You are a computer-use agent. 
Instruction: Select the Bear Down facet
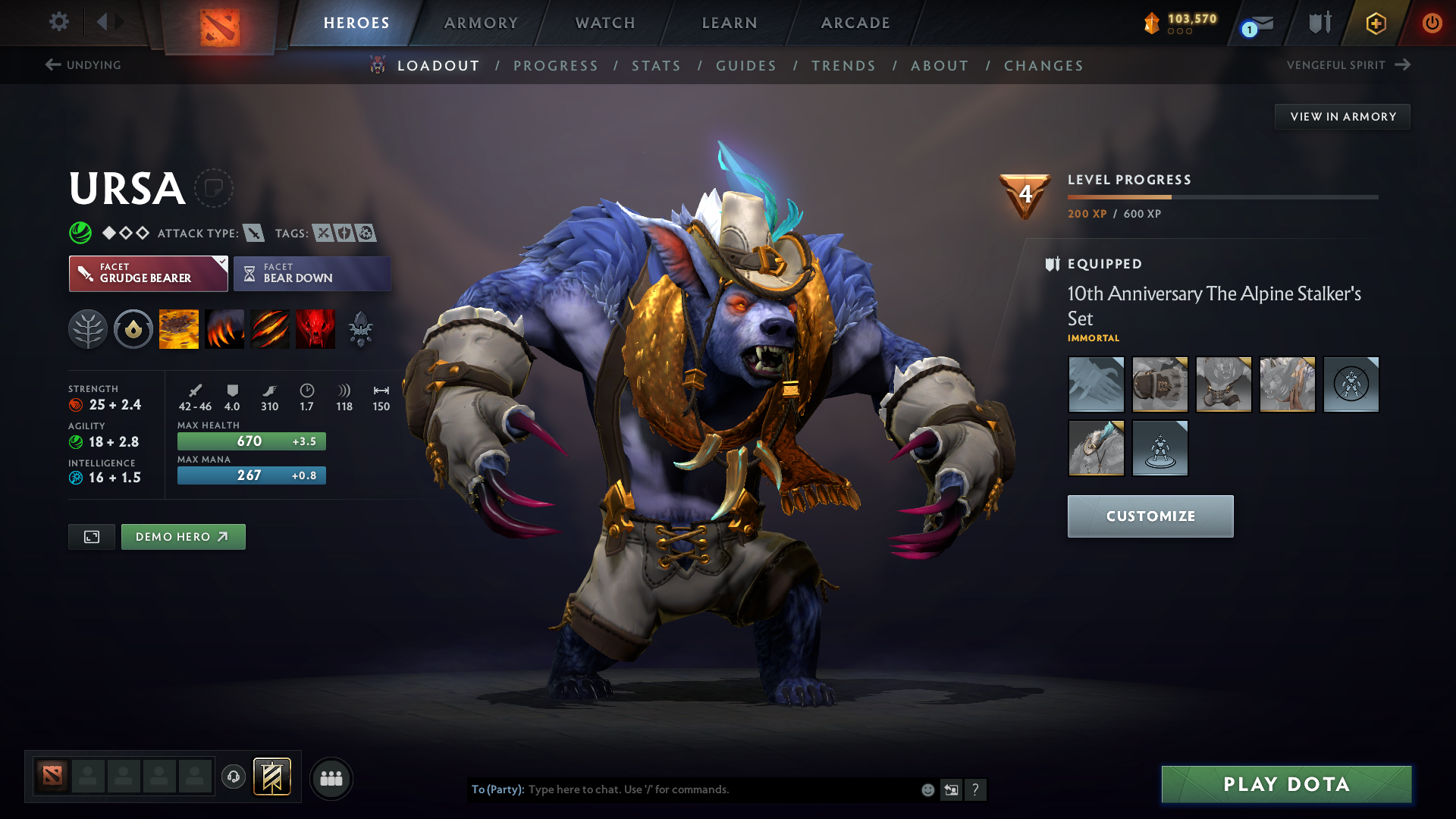coord(312,273)
